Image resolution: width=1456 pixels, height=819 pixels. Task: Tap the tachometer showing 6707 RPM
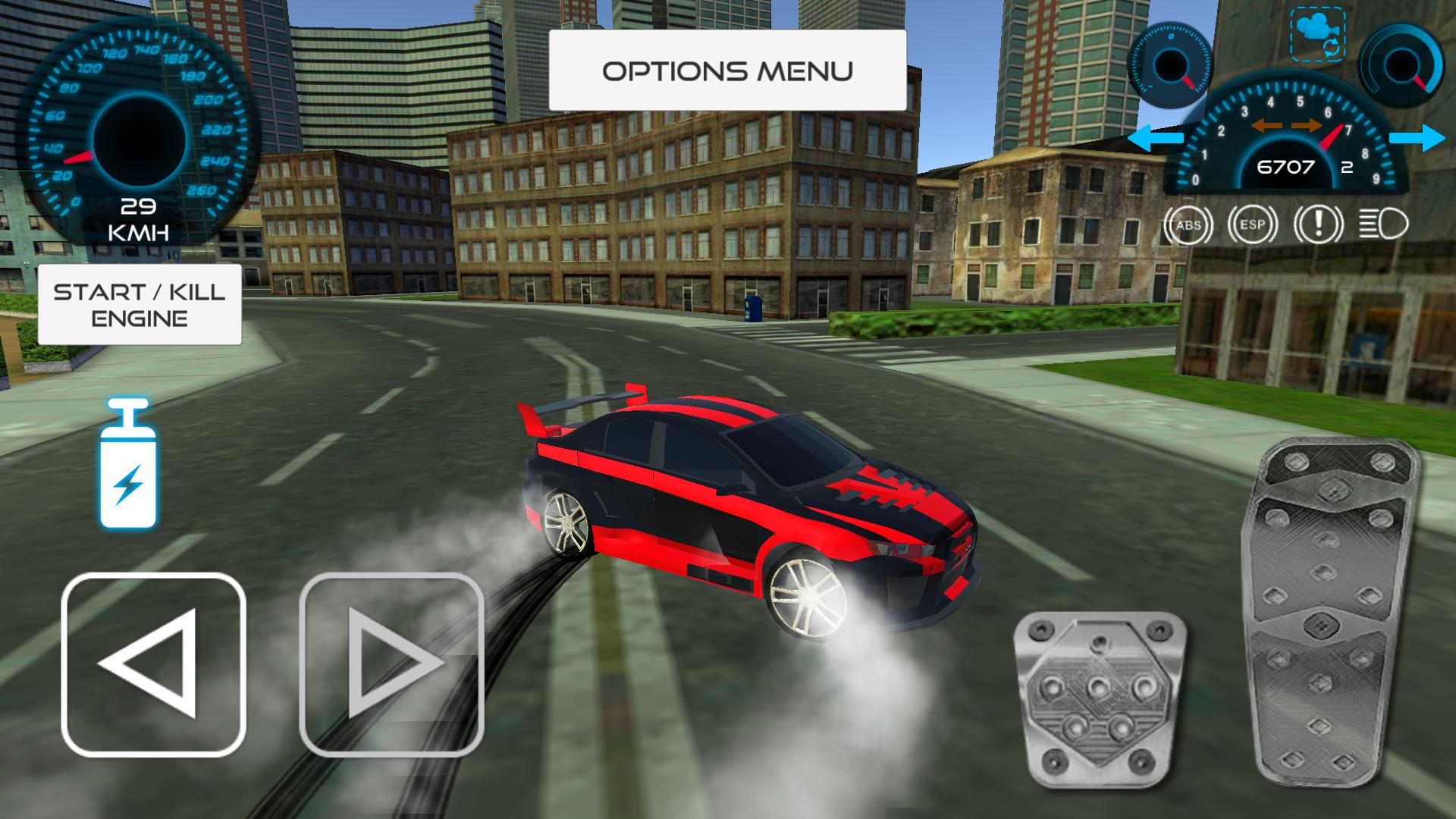click(x=1285, y=167)
